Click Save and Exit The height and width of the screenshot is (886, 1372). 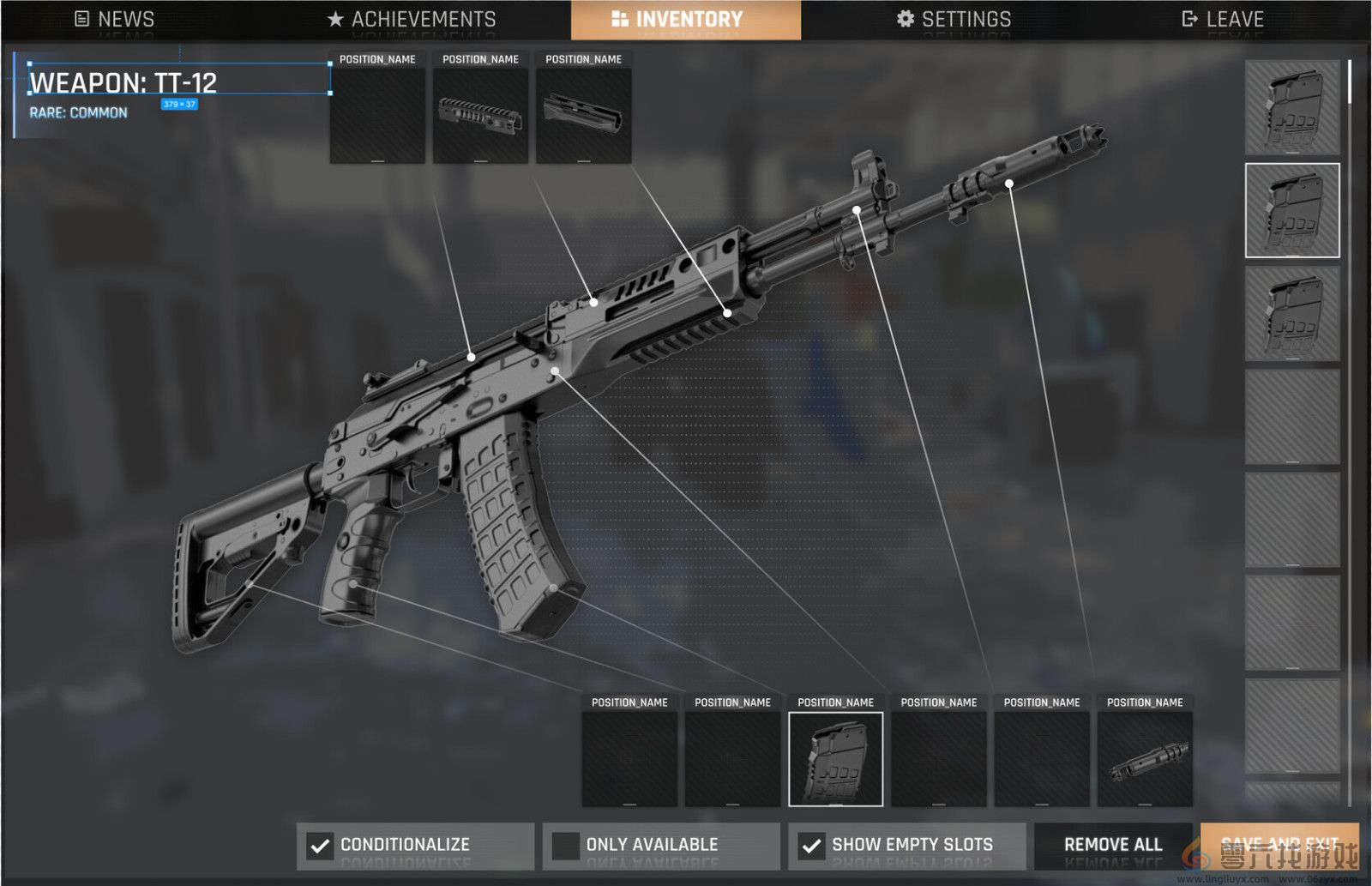point(1279,845)
